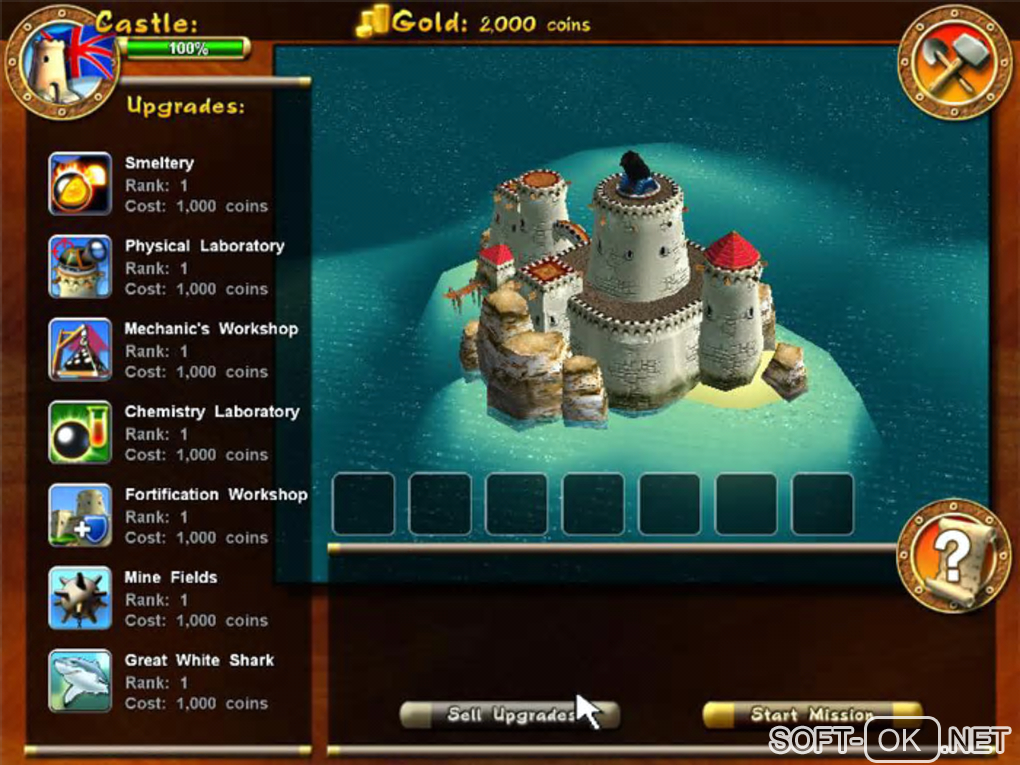Select the Mine Fields upgrade
This screenshot has height=765, width=1020.
[x=80, y=598]
